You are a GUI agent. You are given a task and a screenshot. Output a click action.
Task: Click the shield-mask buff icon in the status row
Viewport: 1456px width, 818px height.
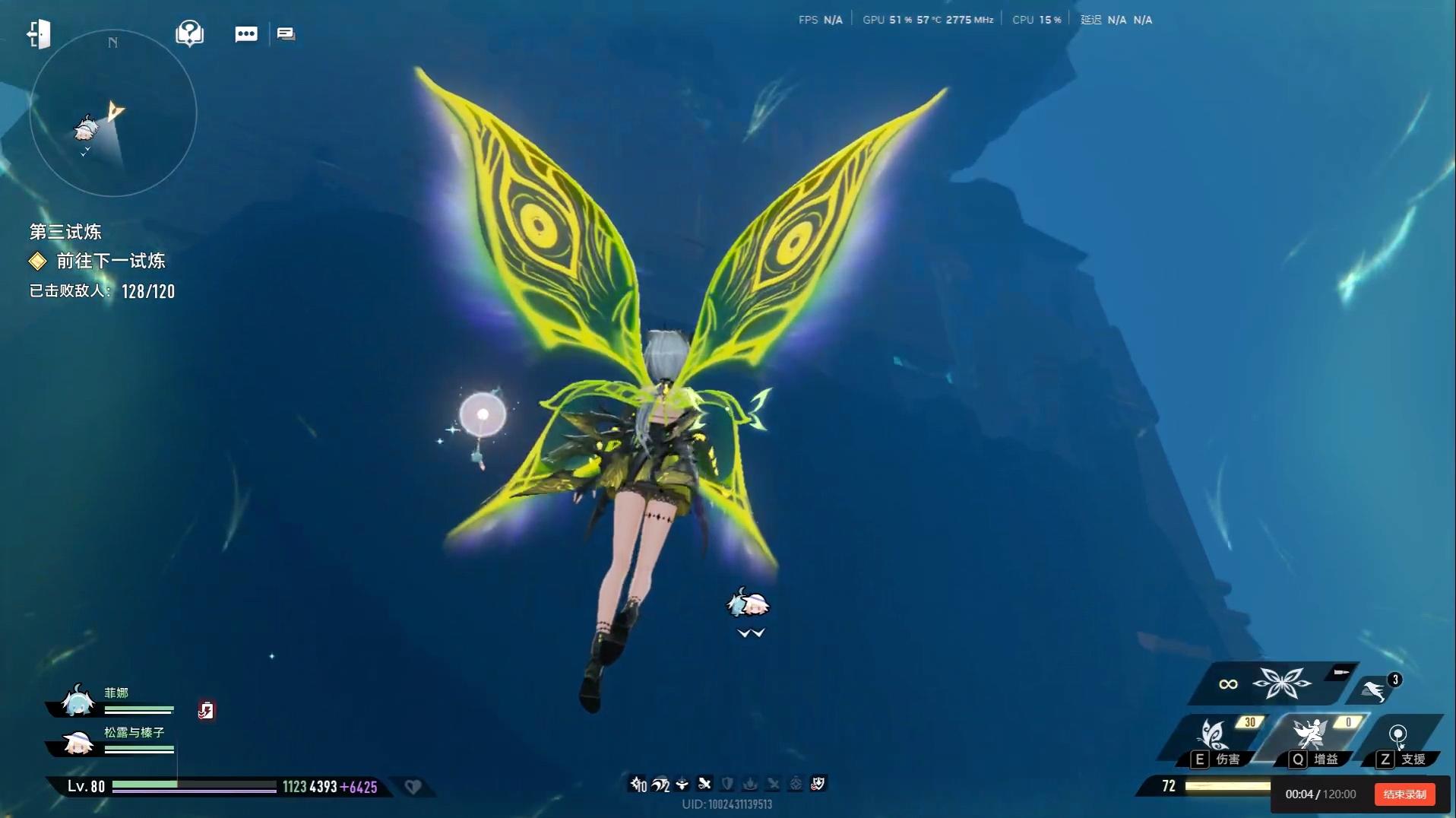click(818, 784)
